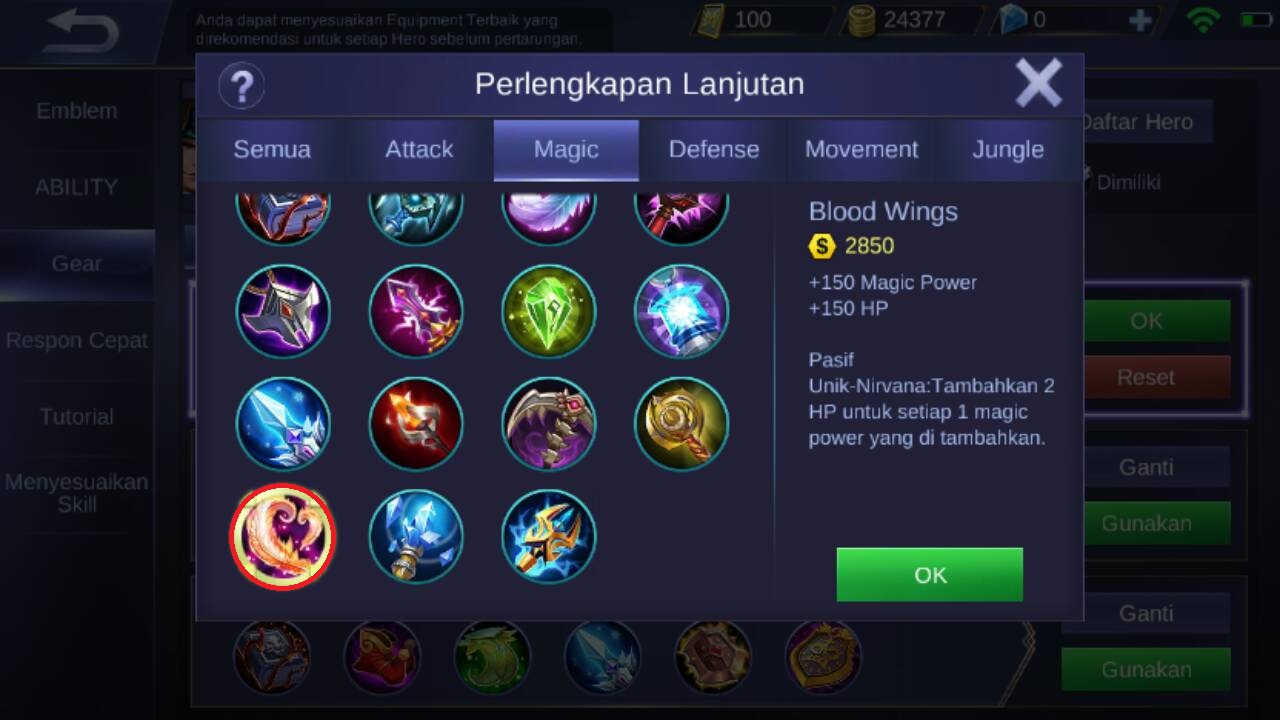Open the Emblem menu entry

(x=76, y=111)
